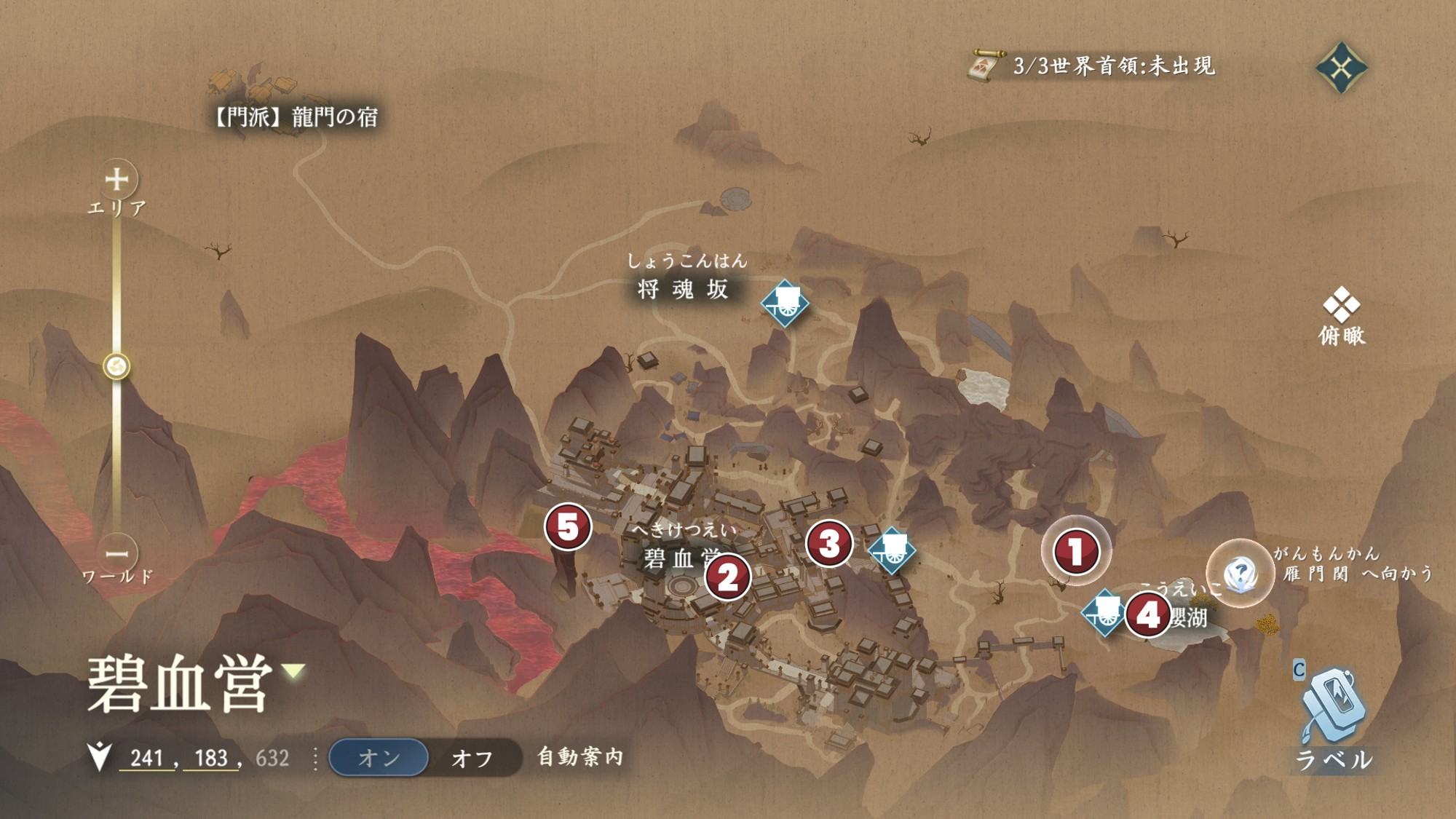
Task: Select map marker number 3
Action: (829, 543)
